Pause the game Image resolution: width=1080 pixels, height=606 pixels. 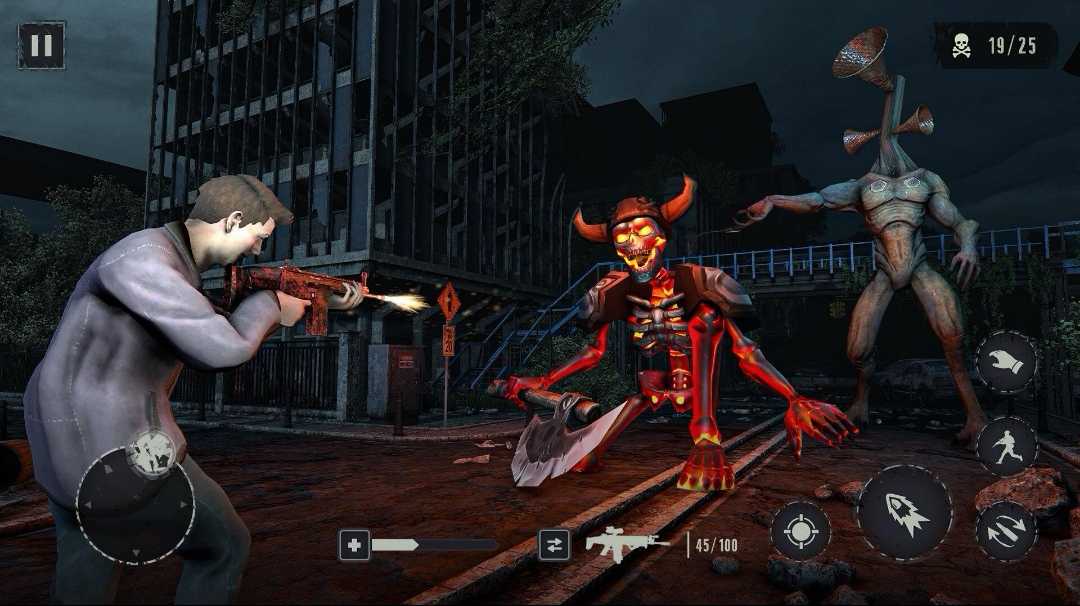tap(42, 45)
